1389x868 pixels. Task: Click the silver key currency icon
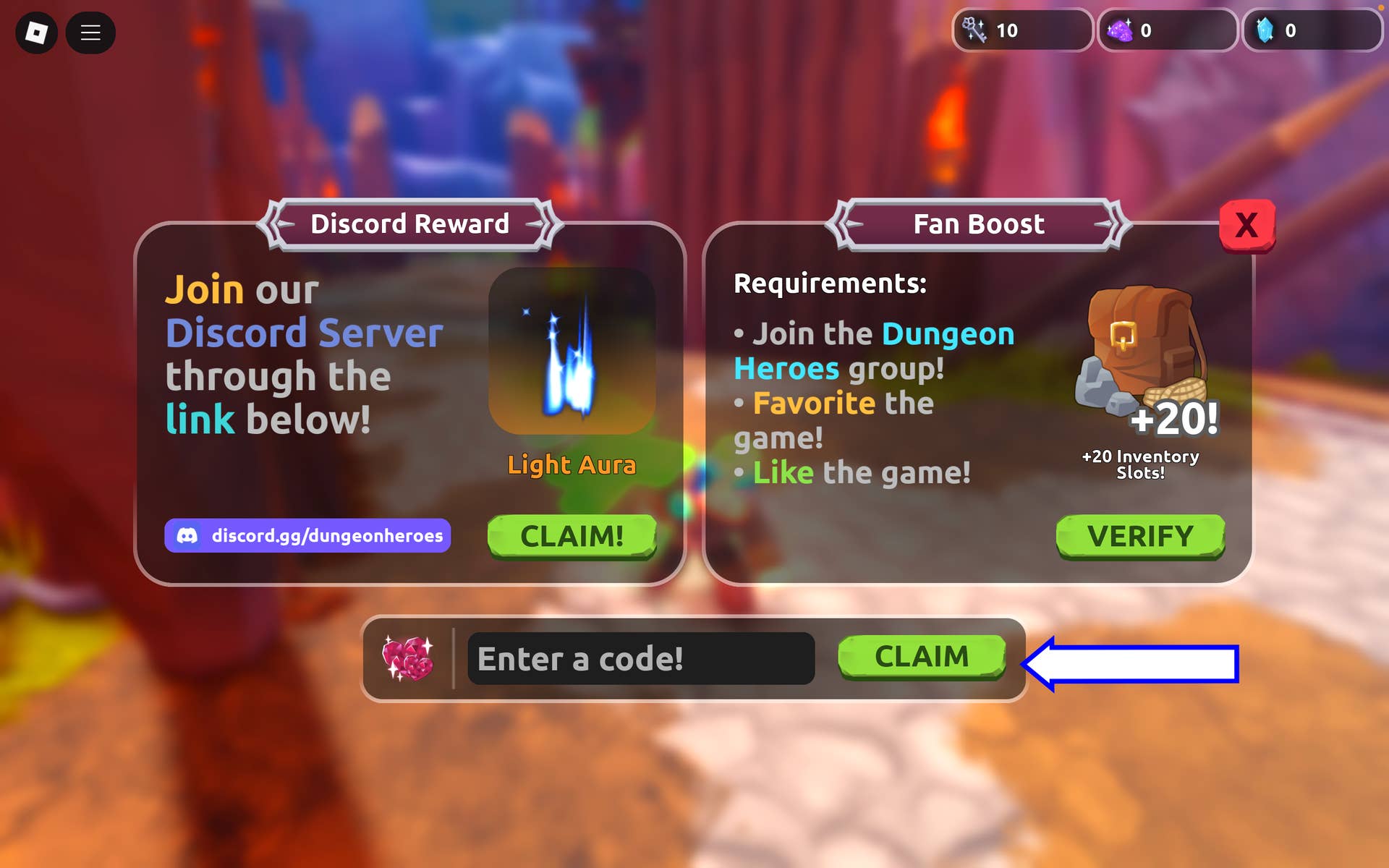(x=975, y=30)
